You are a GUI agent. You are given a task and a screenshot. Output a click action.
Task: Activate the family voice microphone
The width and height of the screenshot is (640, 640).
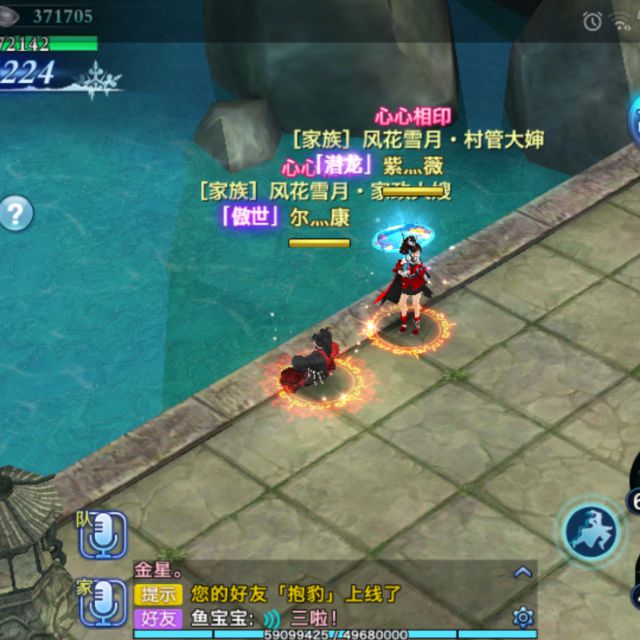[103, 602]
